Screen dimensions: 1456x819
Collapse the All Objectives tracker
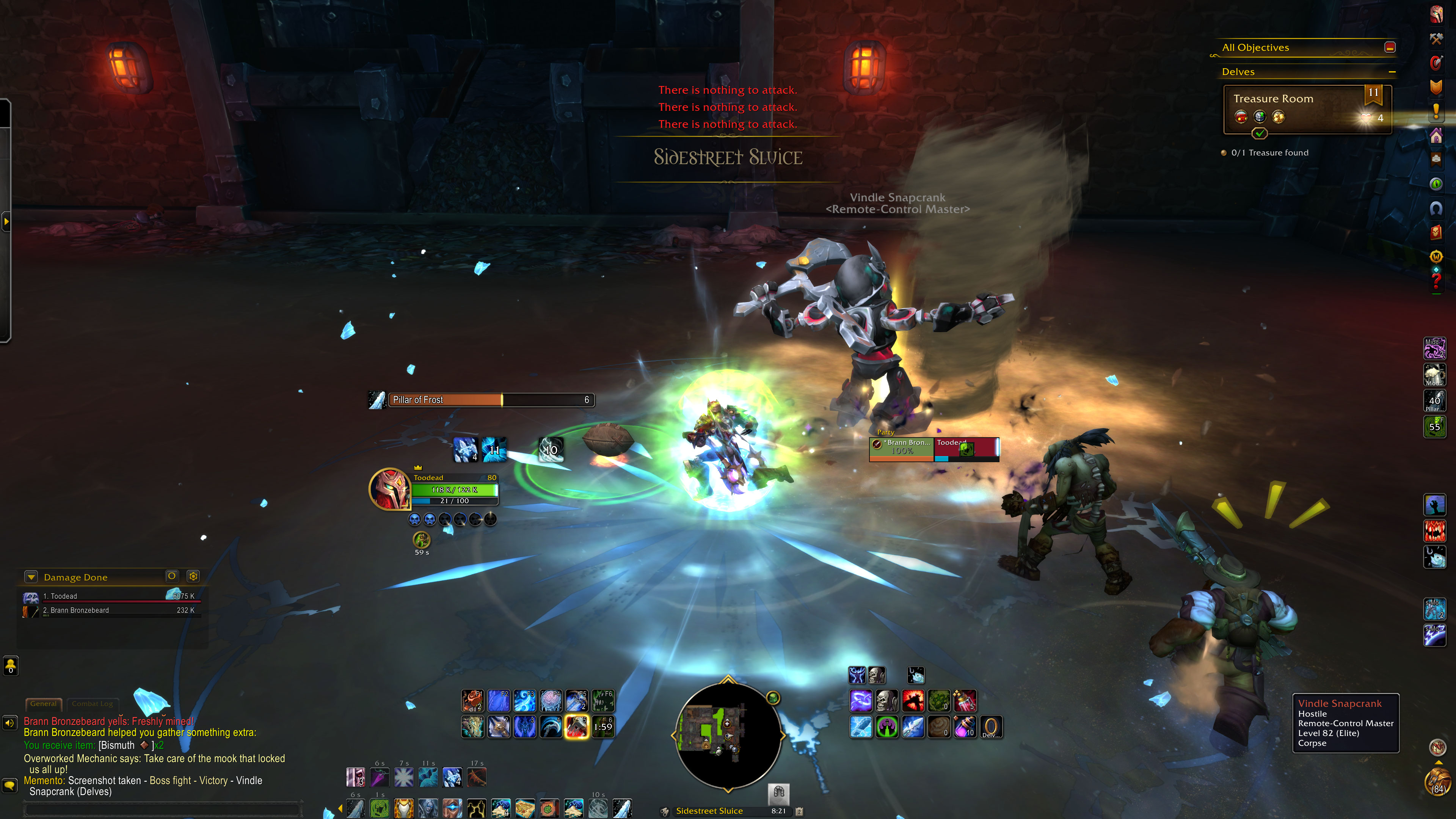tap(1390, 47)
